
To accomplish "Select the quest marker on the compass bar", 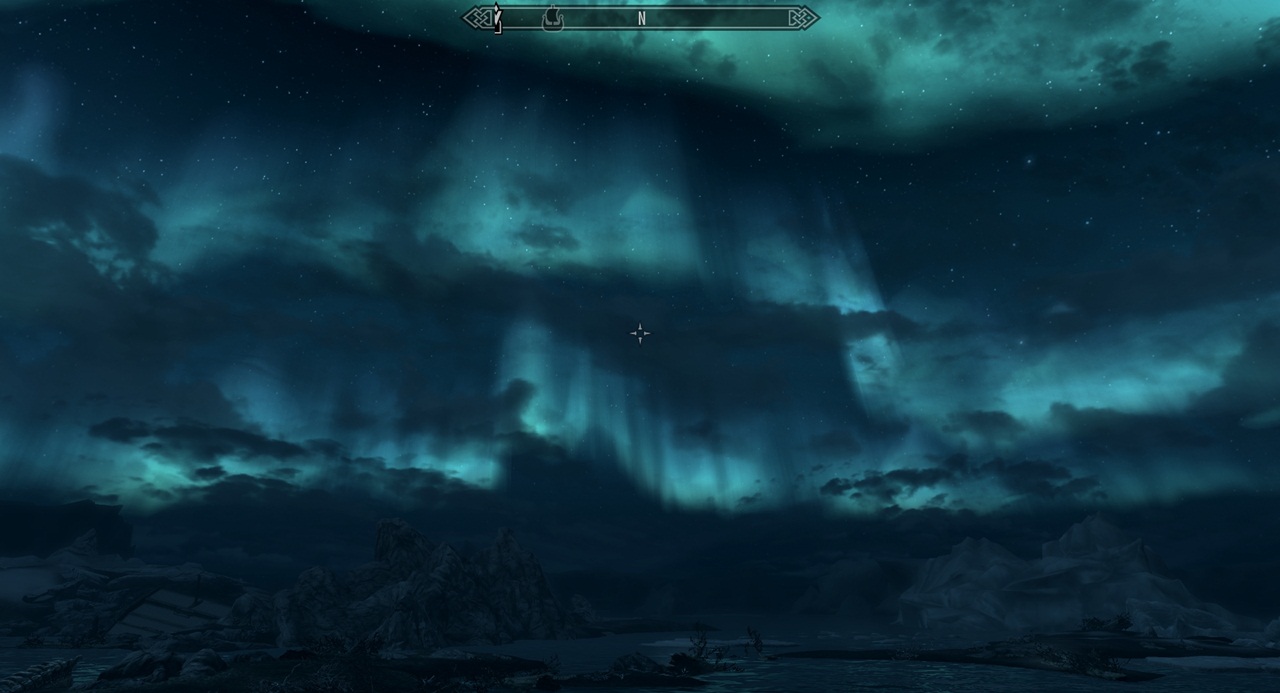I will pyautogui.click(x=496, y=17).
